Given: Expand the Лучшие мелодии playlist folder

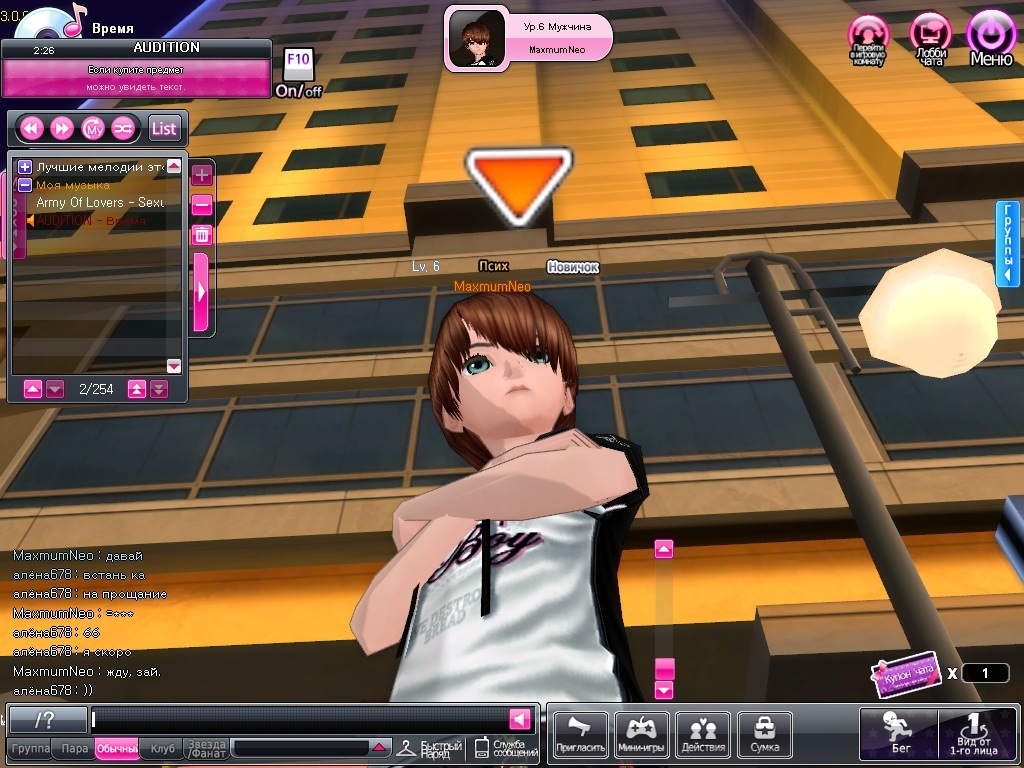Looking at the screenshot, I should point(25,167).
